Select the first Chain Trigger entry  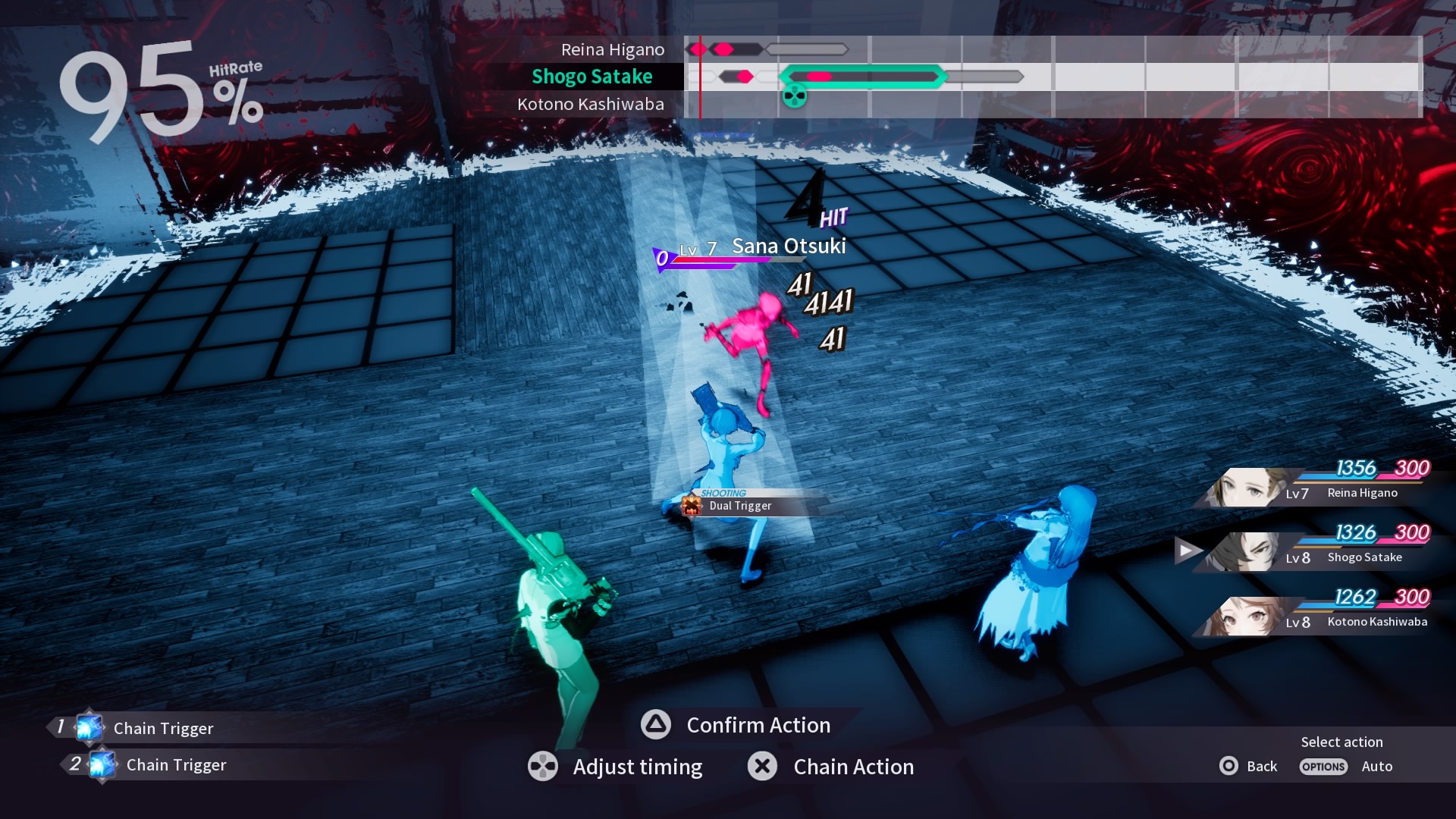click(x=163, y=728)
